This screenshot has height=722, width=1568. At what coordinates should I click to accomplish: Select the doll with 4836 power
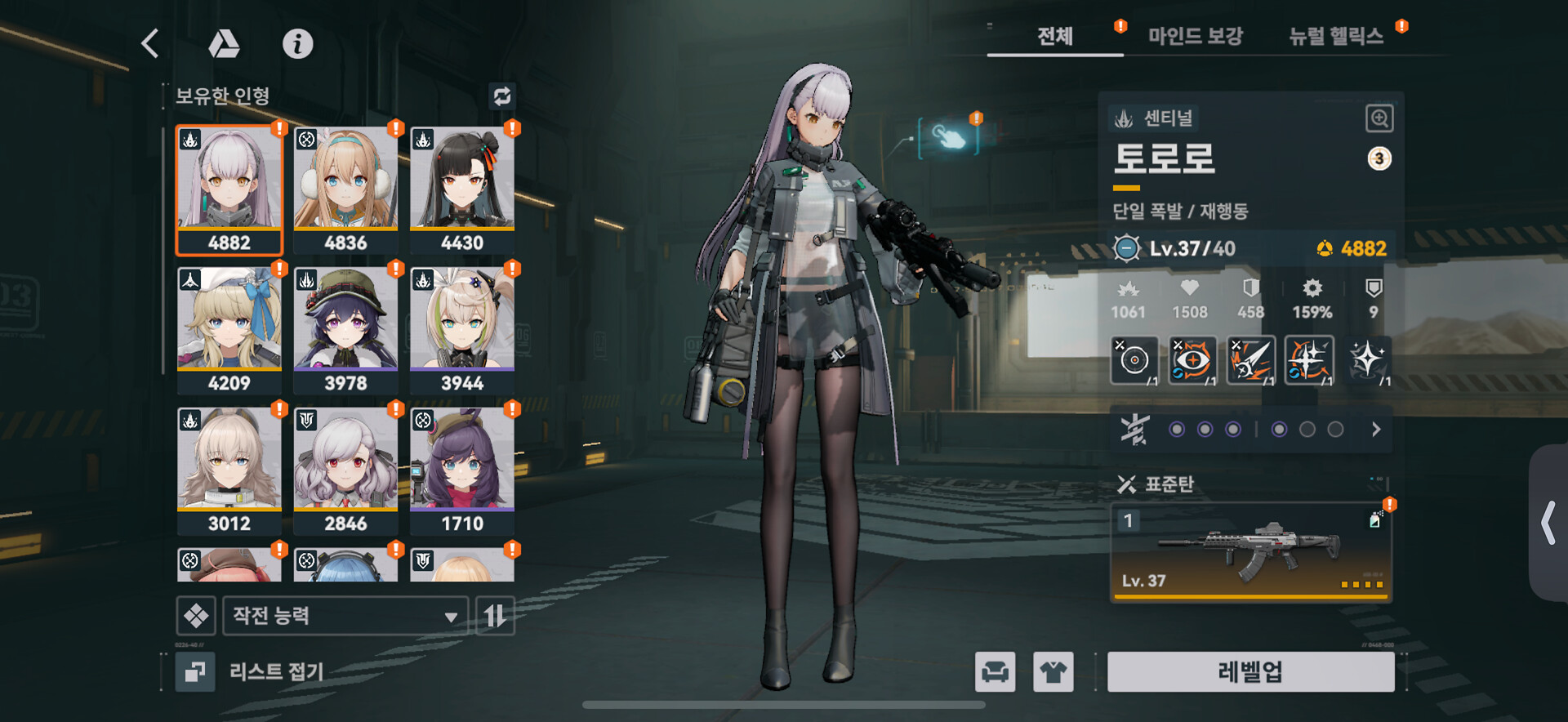(x=345, y=189)
